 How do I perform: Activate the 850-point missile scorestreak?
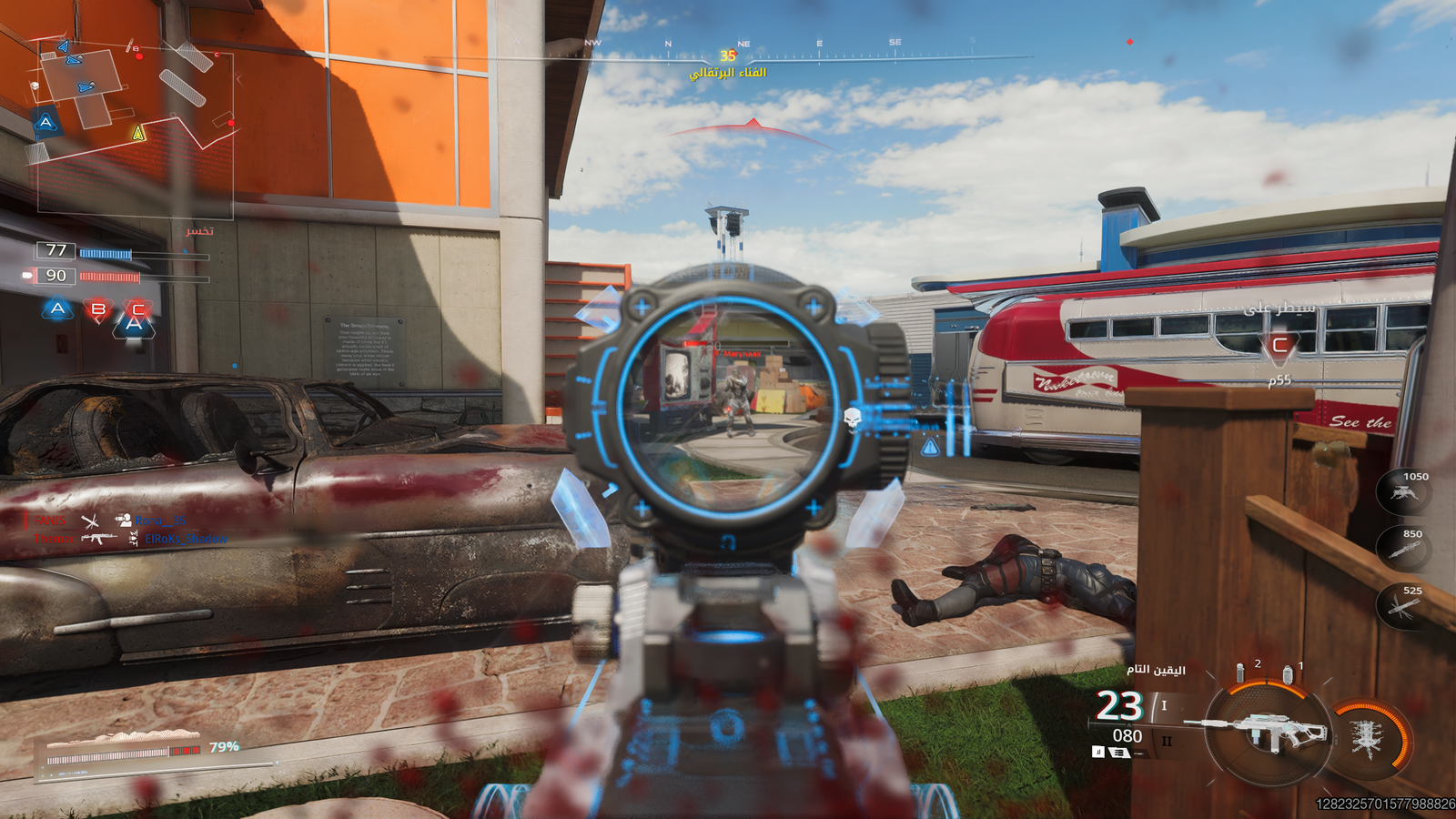pos(1403,548)
